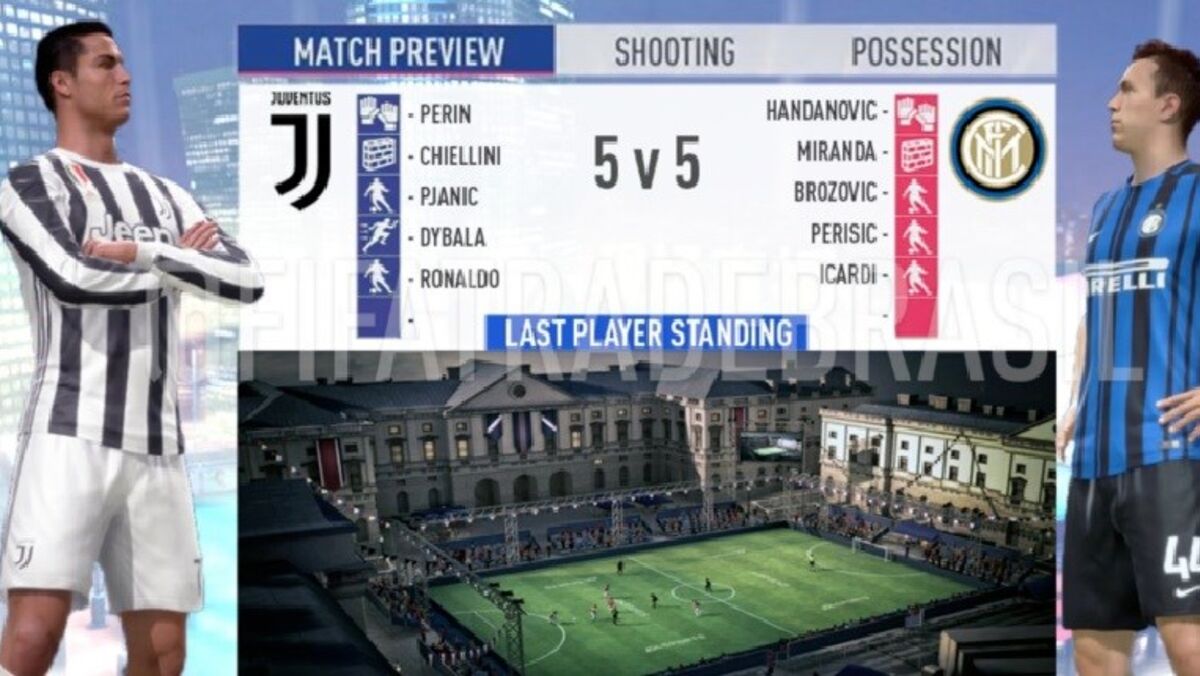Pick Pjanic in the Juventus lineup
The image size is (1200, 676).
pos(449,196)
